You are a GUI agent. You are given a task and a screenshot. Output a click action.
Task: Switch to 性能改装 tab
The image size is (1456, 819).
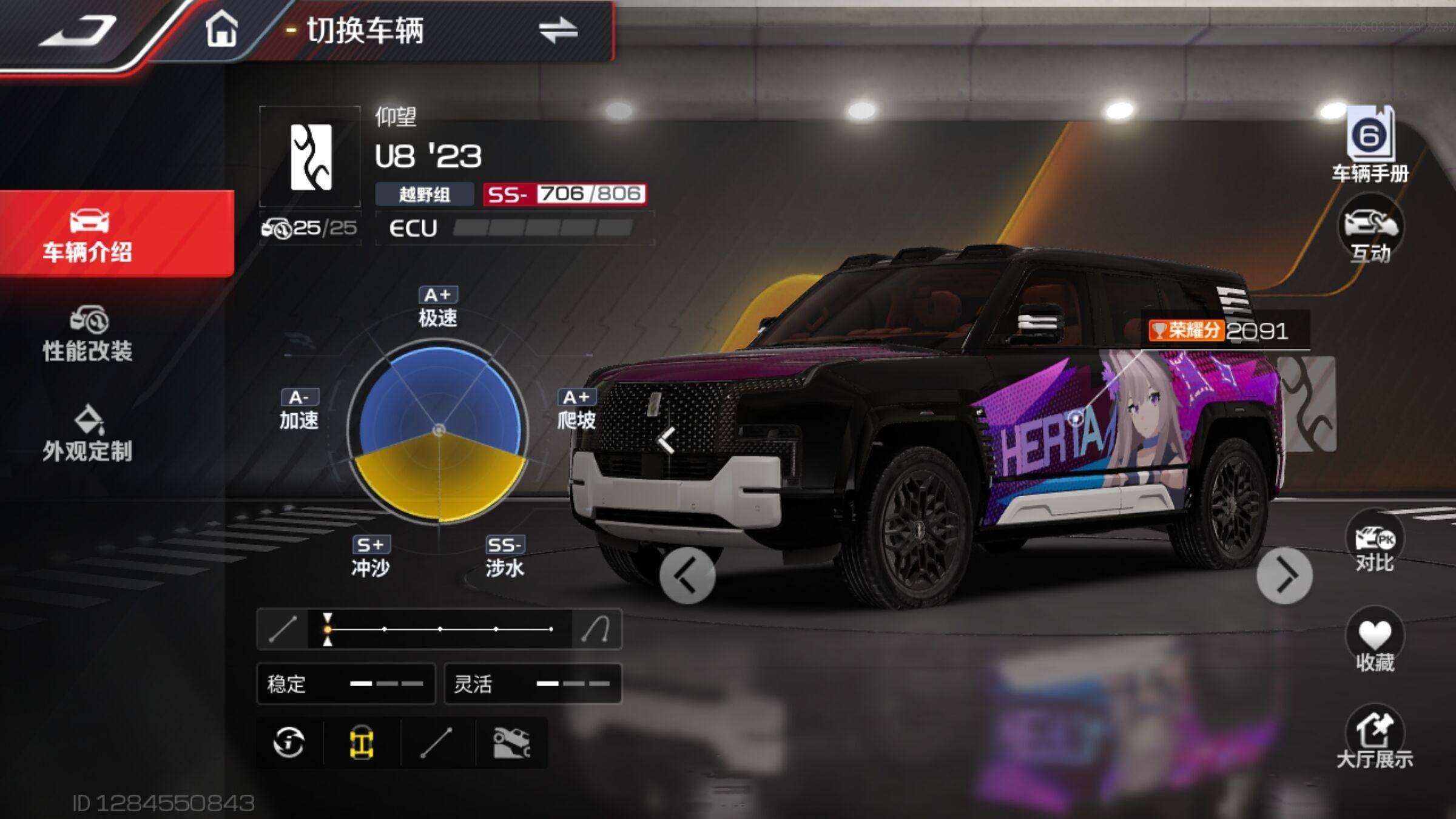88,334
